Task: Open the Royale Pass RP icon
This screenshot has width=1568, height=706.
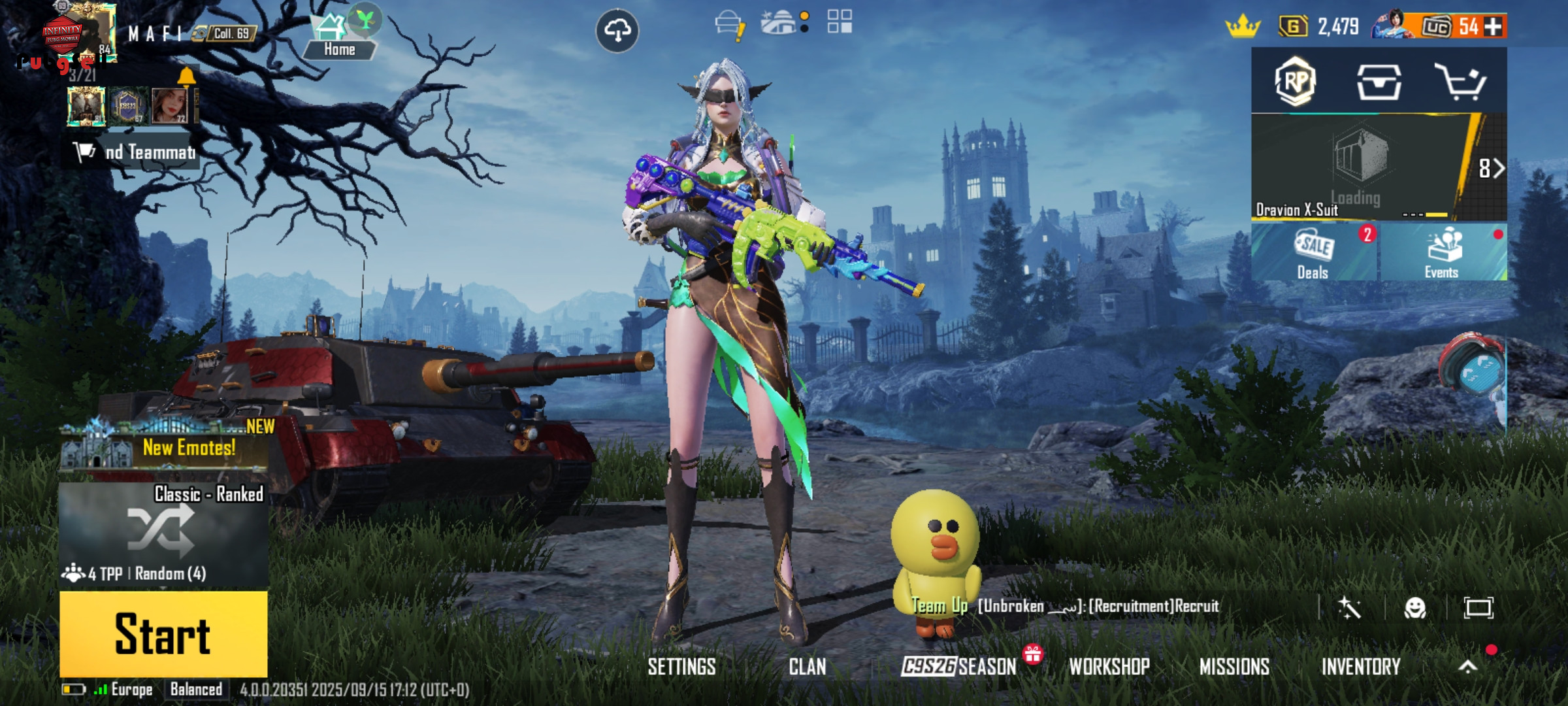Action: 1295,81
